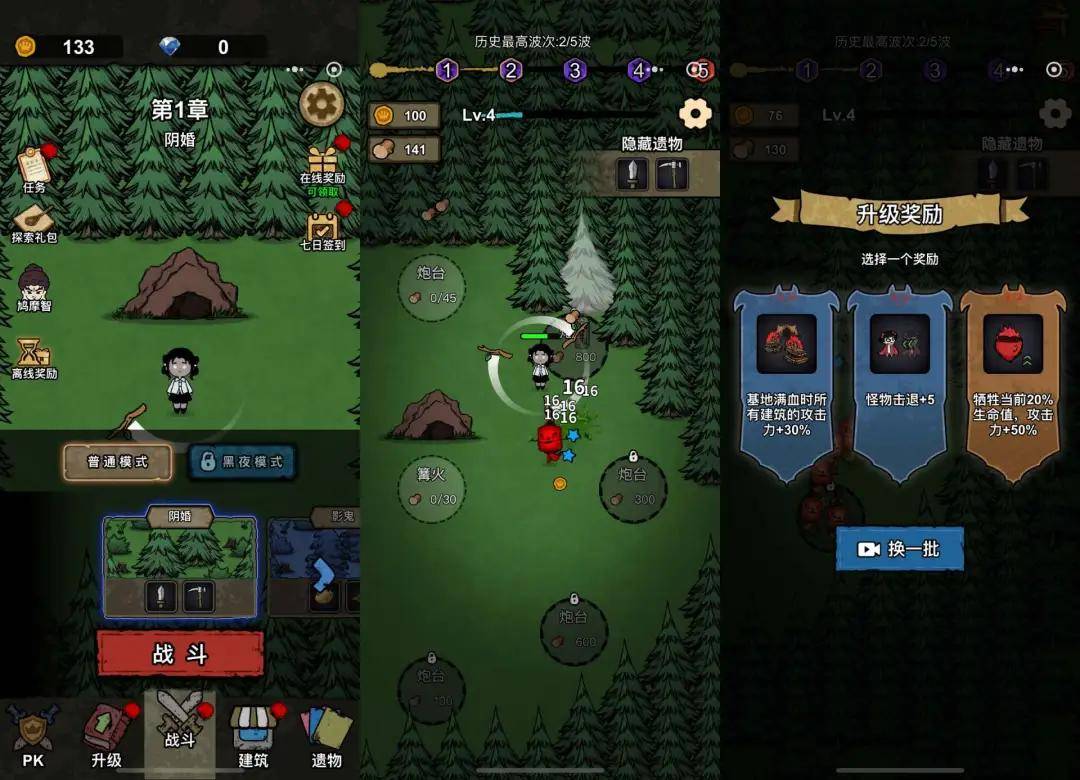Viewport: 1080px width, 780px height.
Task: Open the white gear settings beside the Lv.4 bar
Action: tap(695, 114)
